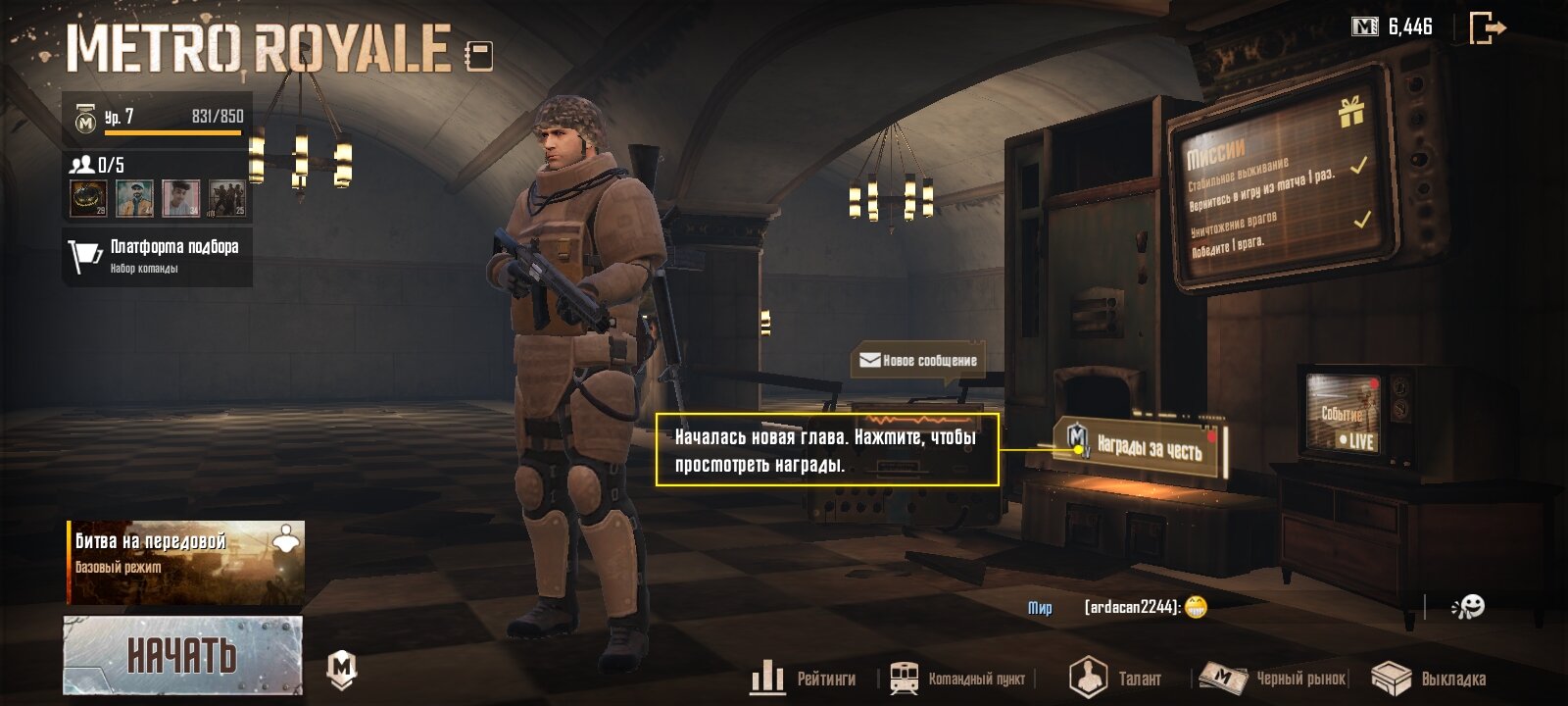Select the pumpkin avatar team member
The image size is (1568, 706).
pos(88,198)
